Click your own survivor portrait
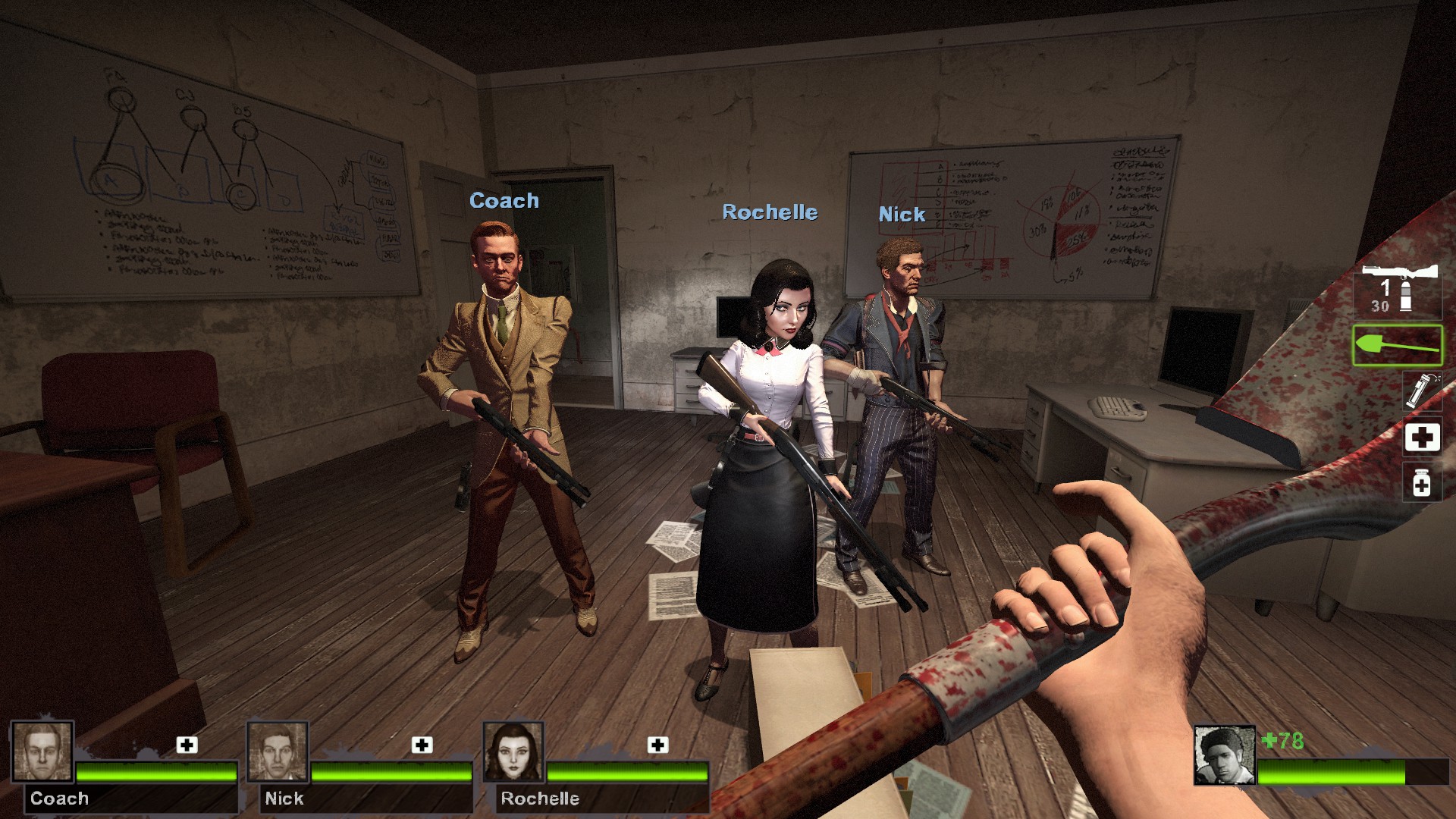1456x819 pixels. pyautogui.click(x=1224, y=755)
